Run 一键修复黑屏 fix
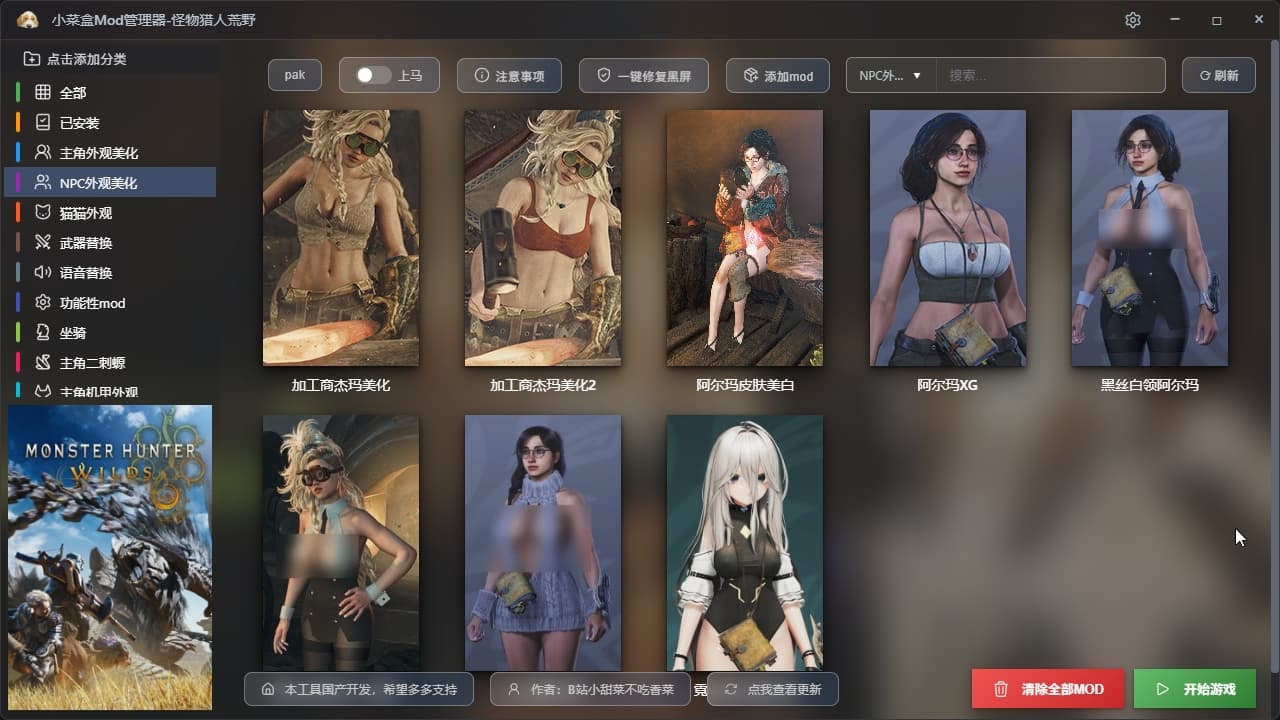This screenshot has height=720, width=1280. 643,76
